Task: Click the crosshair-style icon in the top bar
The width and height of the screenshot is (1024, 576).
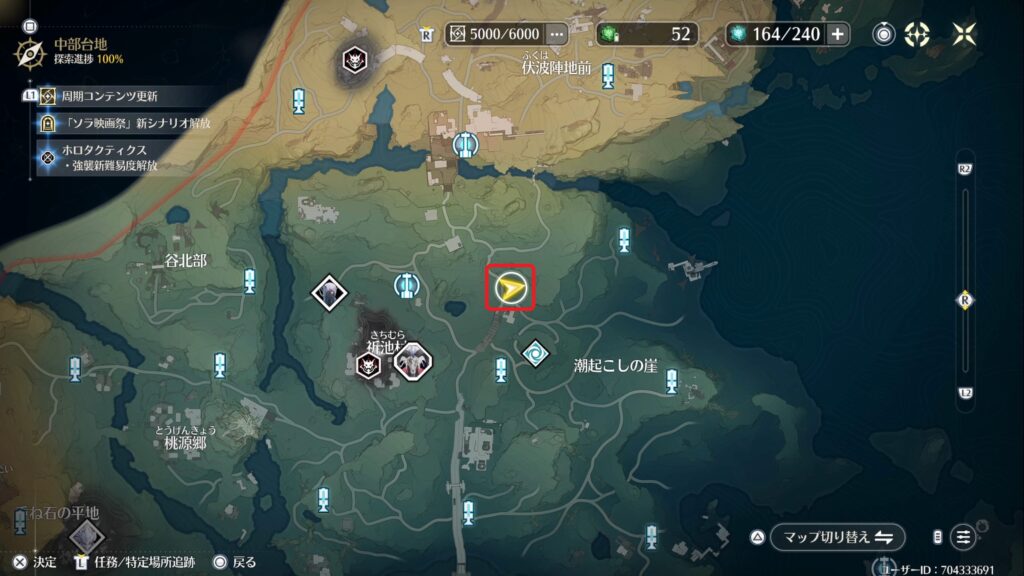Action: point(917,34)
